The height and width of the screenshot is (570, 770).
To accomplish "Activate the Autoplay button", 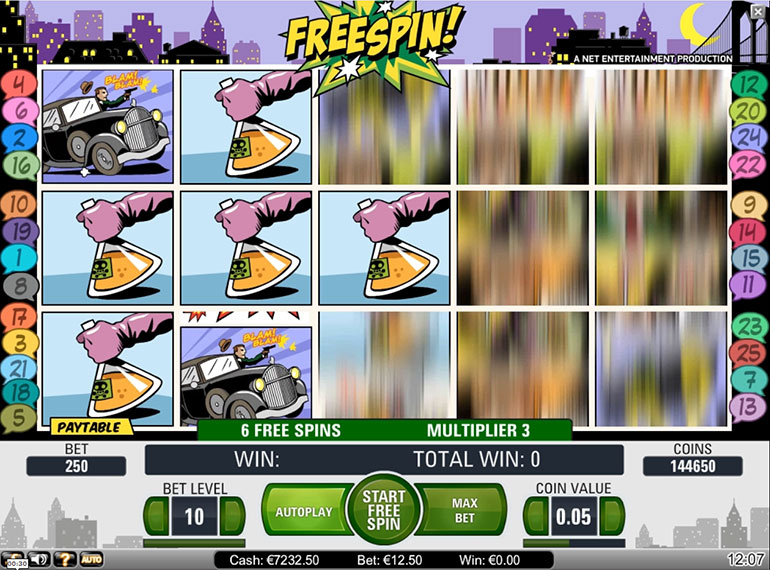I will tap(303, 512).
